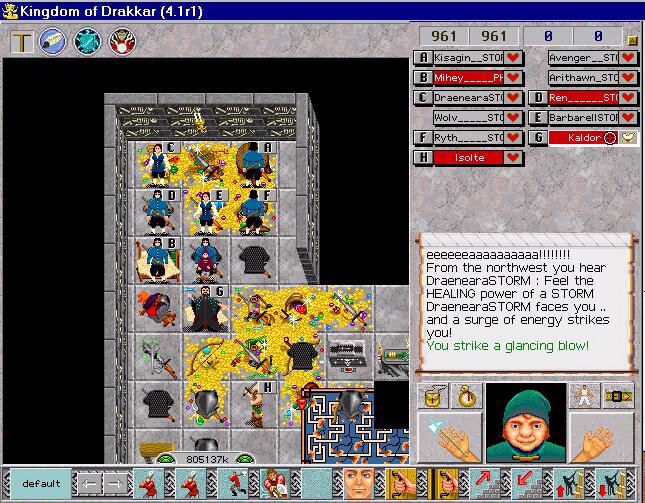Click the red and white crest icon
Screen dimensions: 645x503
click(121, 43)
